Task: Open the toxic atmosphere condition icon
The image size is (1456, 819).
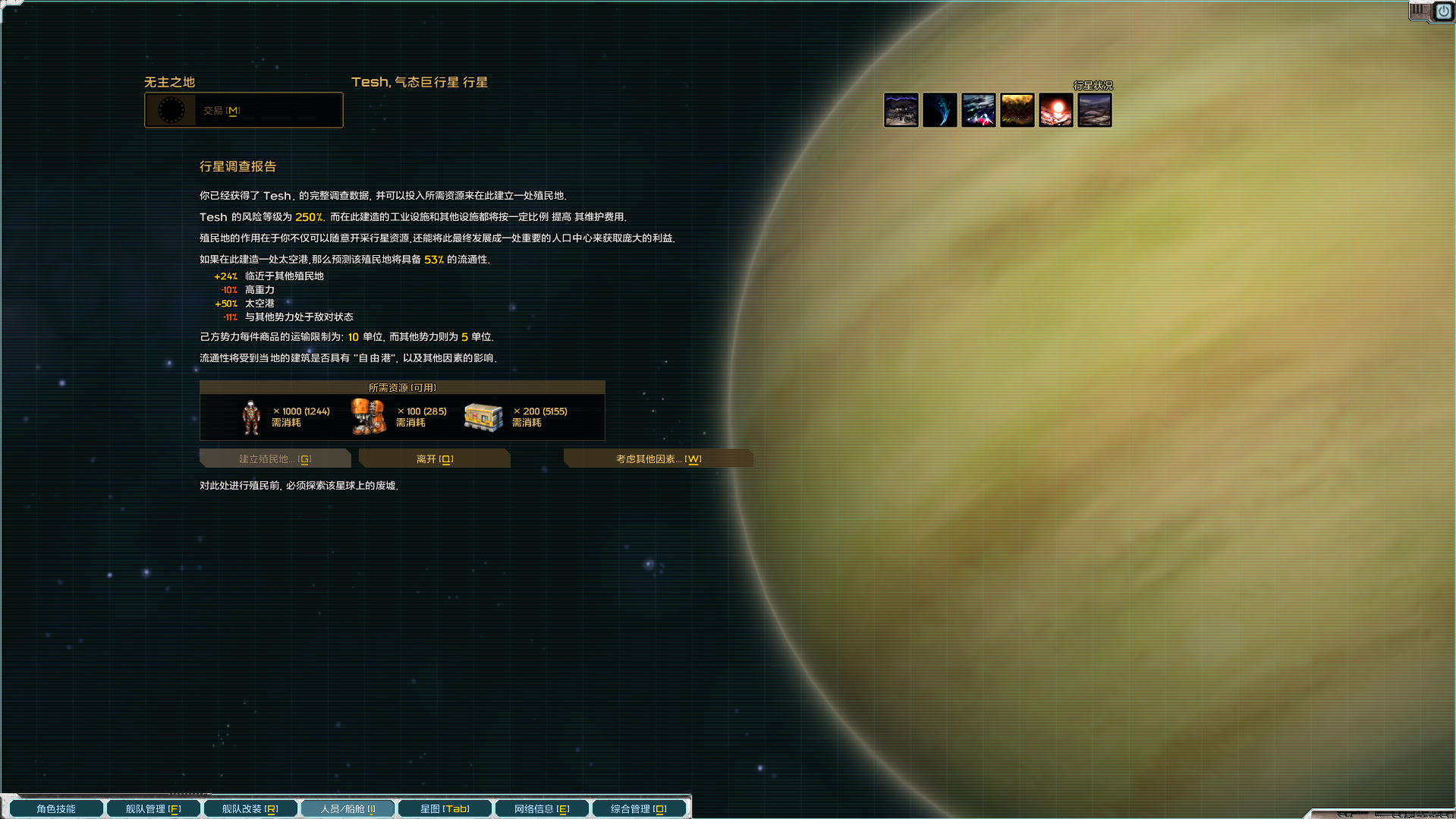Action: tap(1017, 110)
